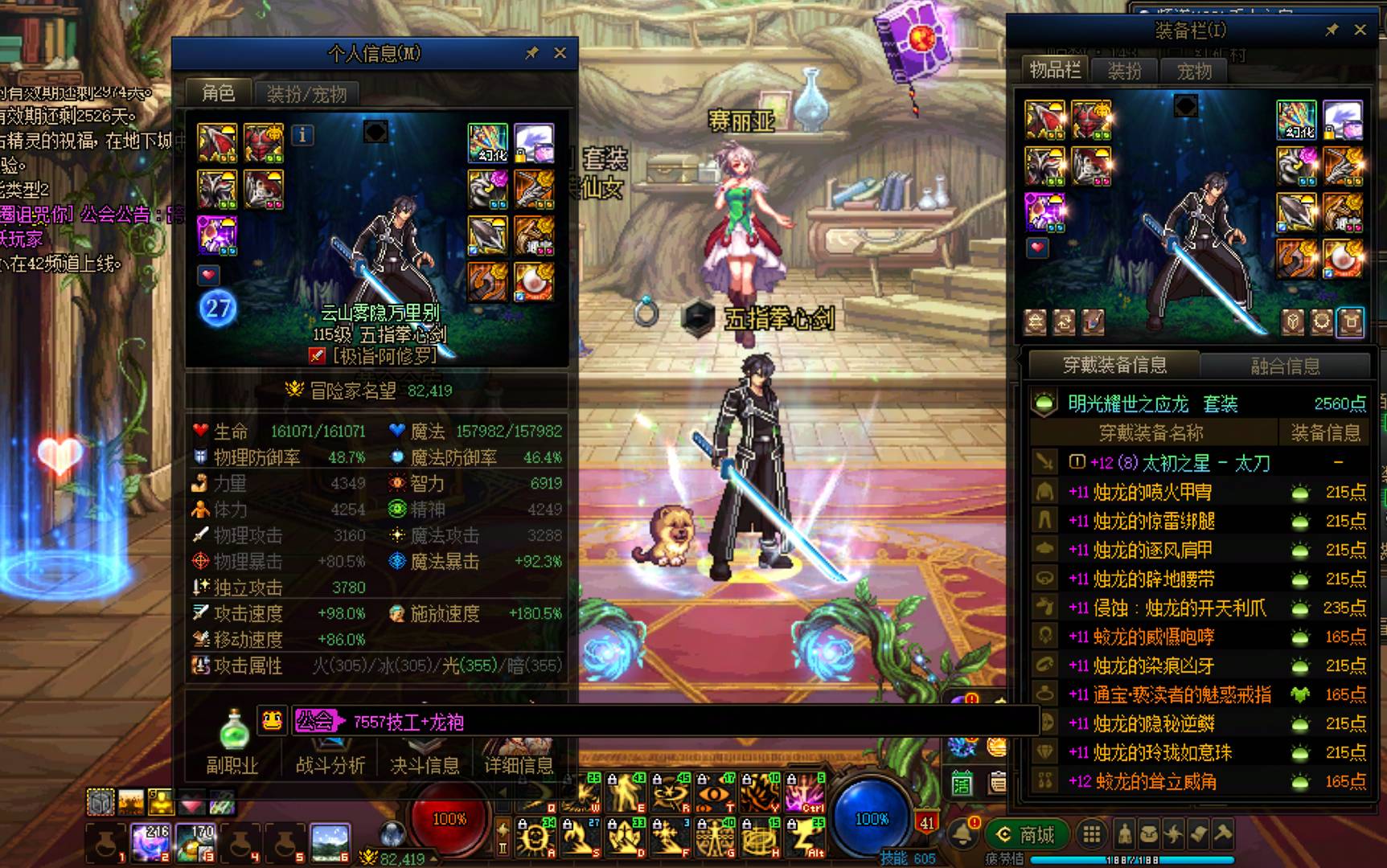Image resolution: width=1387 pixels, height=868 pixels.
Task: Select the 角色 character tab
Action: pos(218,93)
